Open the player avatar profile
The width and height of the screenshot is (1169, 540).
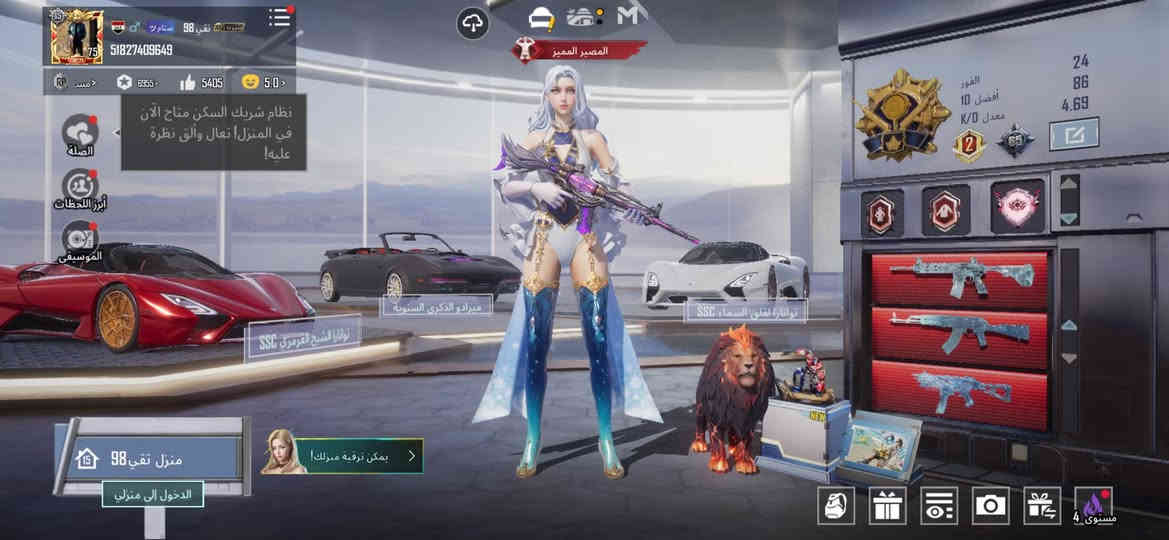(76, 38)
